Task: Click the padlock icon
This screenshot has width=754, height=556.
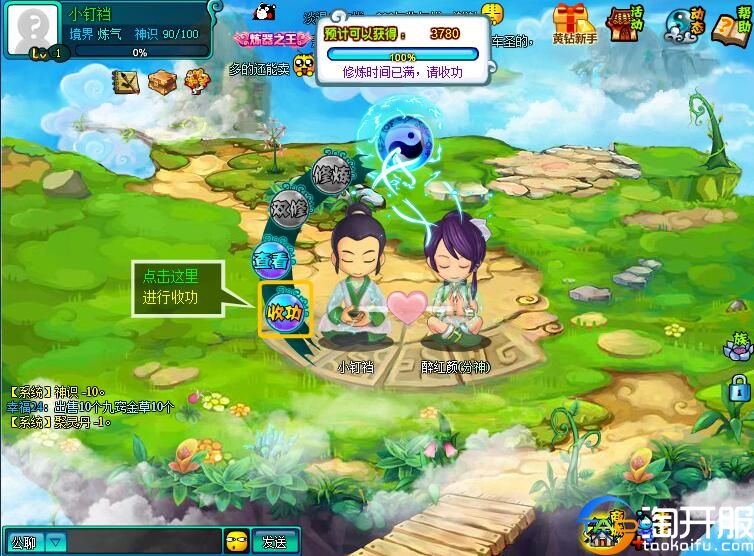Action: pos(739,387)
